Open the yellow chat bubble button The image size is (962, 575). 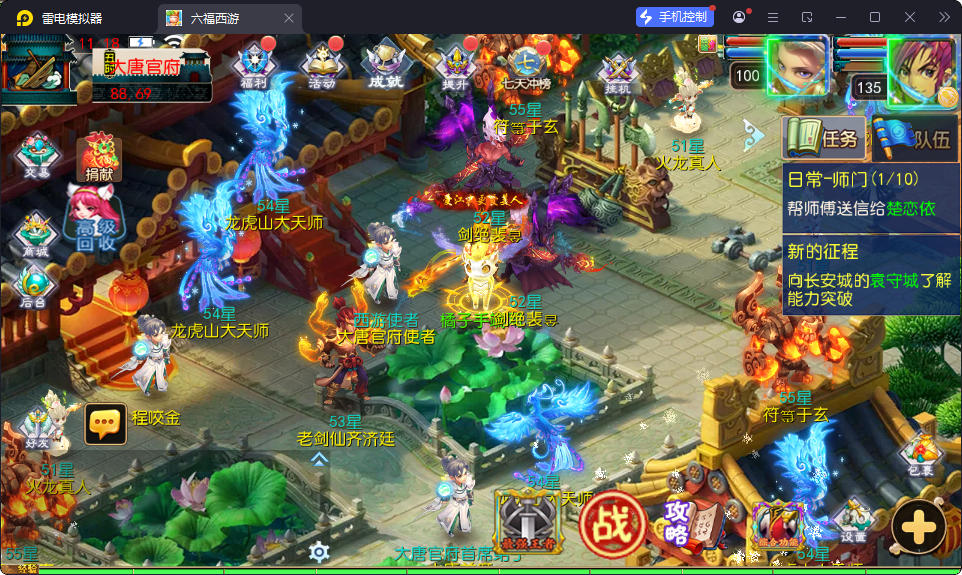pyautogui.click(x=105, y=425)
